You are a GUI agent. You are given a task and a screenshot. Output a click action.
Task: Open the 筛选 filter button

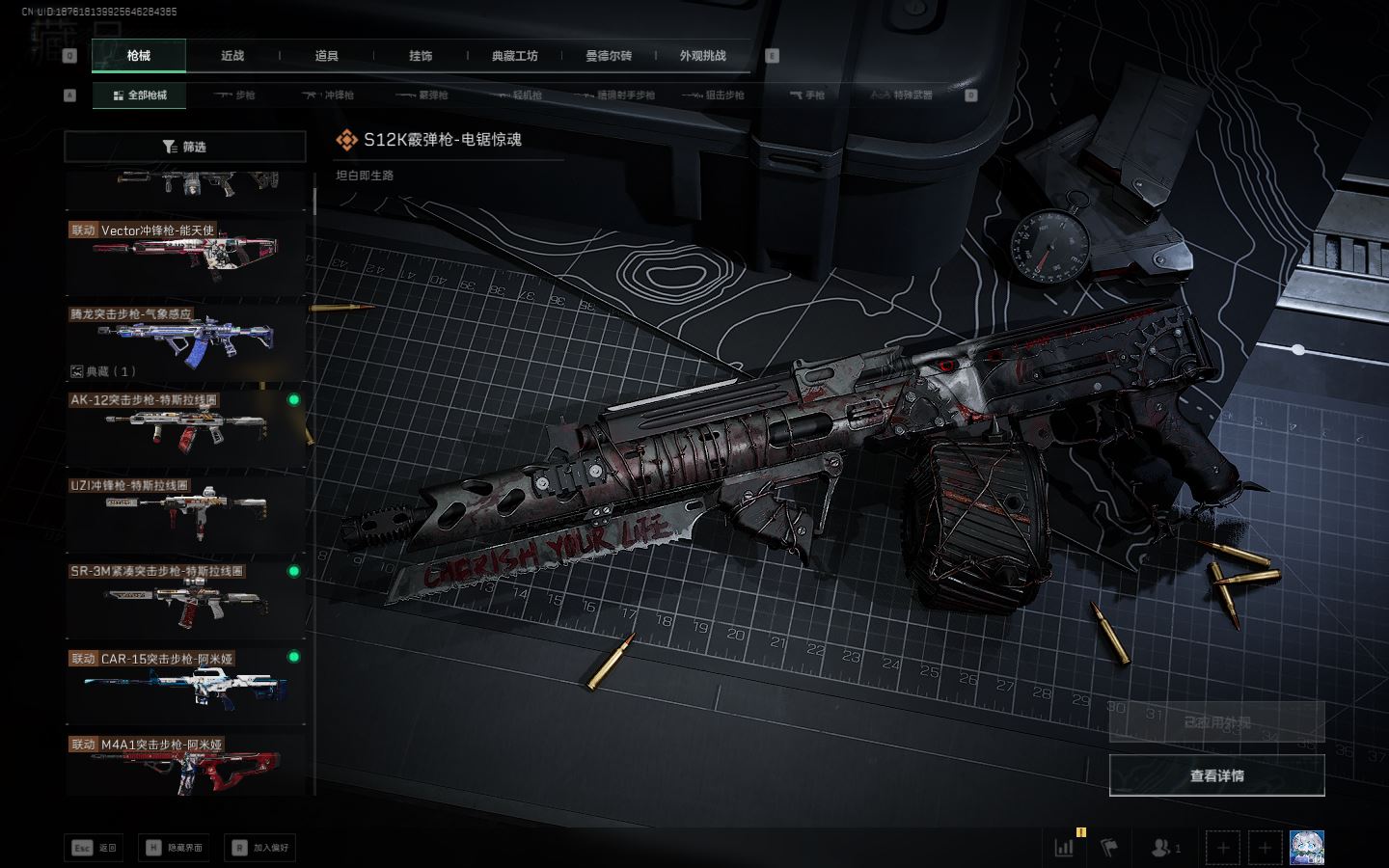point(185,147)
